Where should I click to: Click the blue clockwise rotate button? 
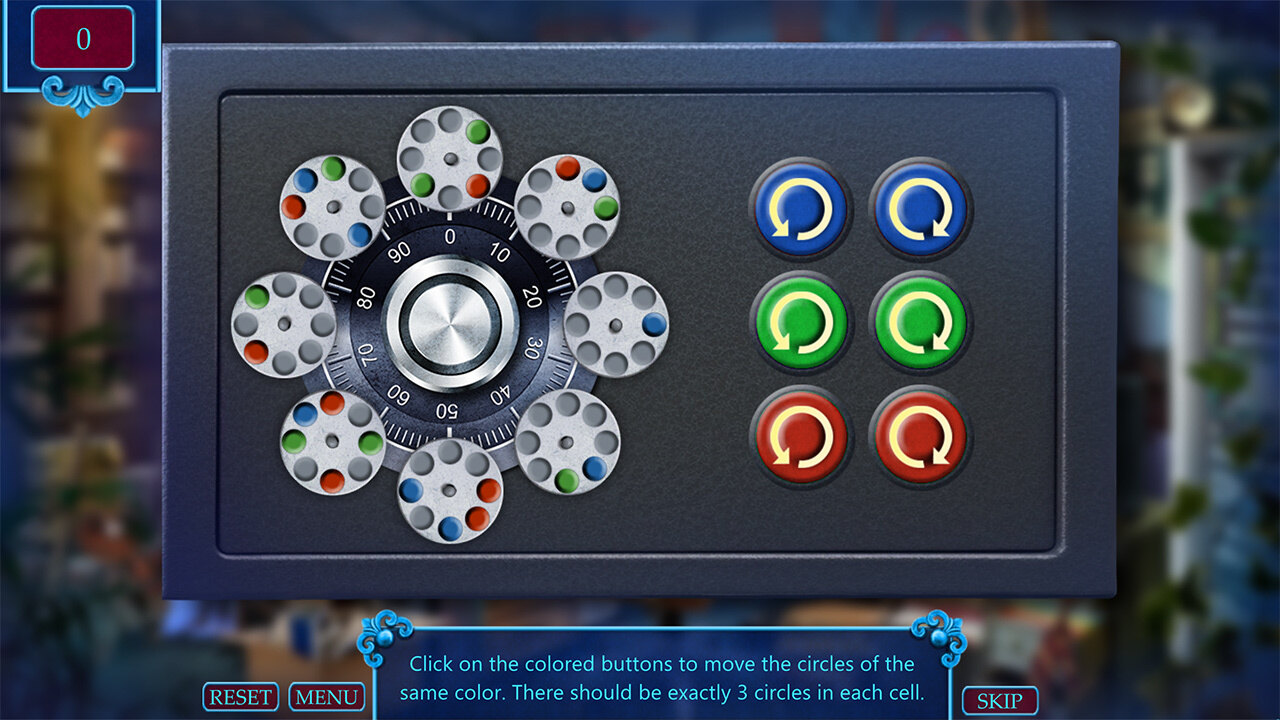920,208
